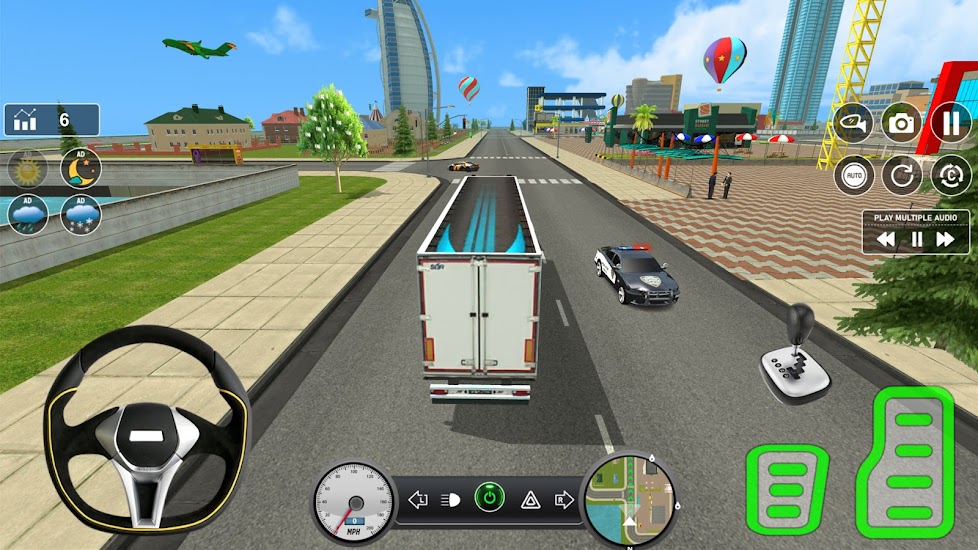Viewport: 978px width, 550px height.
Task: Turn on the right turn signal
Action: click(563, 499)
